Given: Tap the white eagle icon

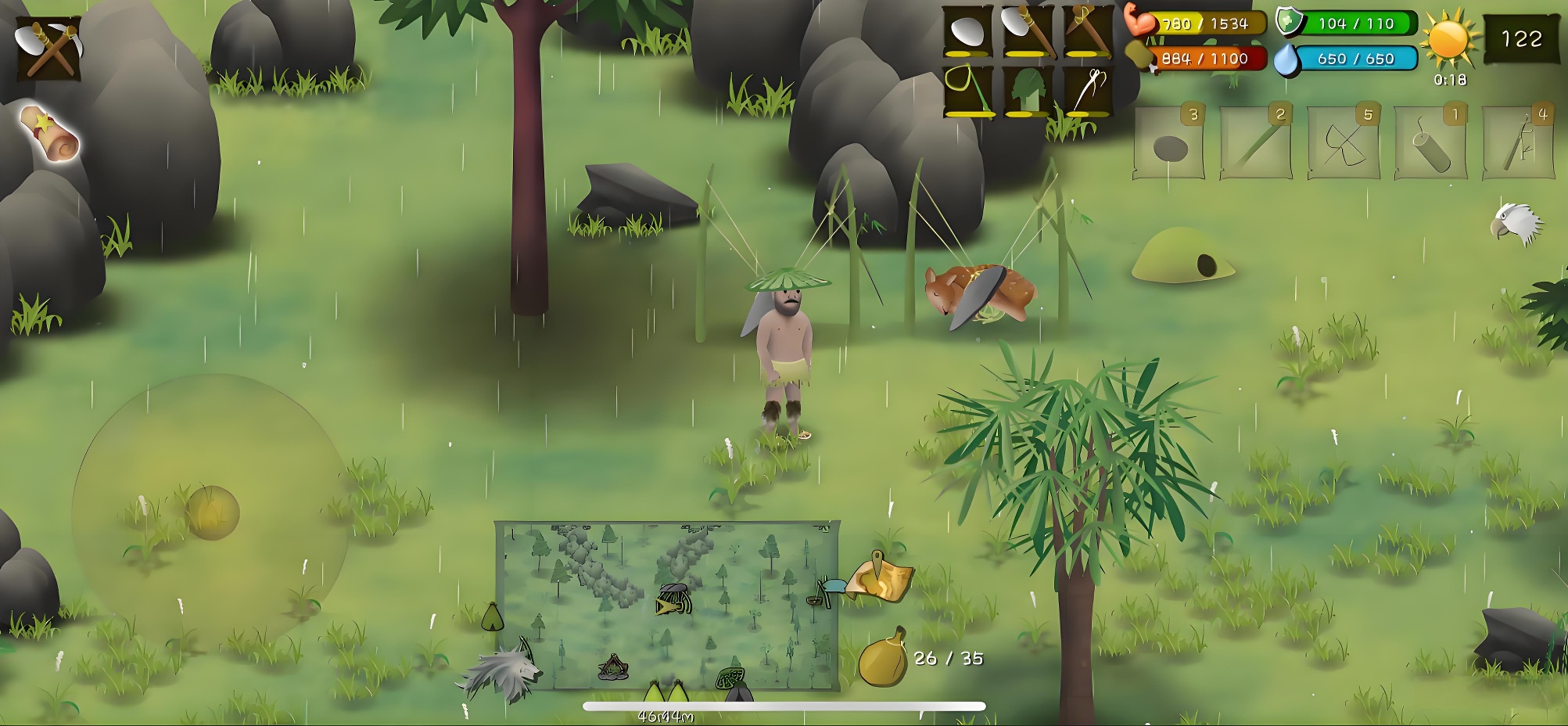Looking at the screenshot, I should (1516, 225).
